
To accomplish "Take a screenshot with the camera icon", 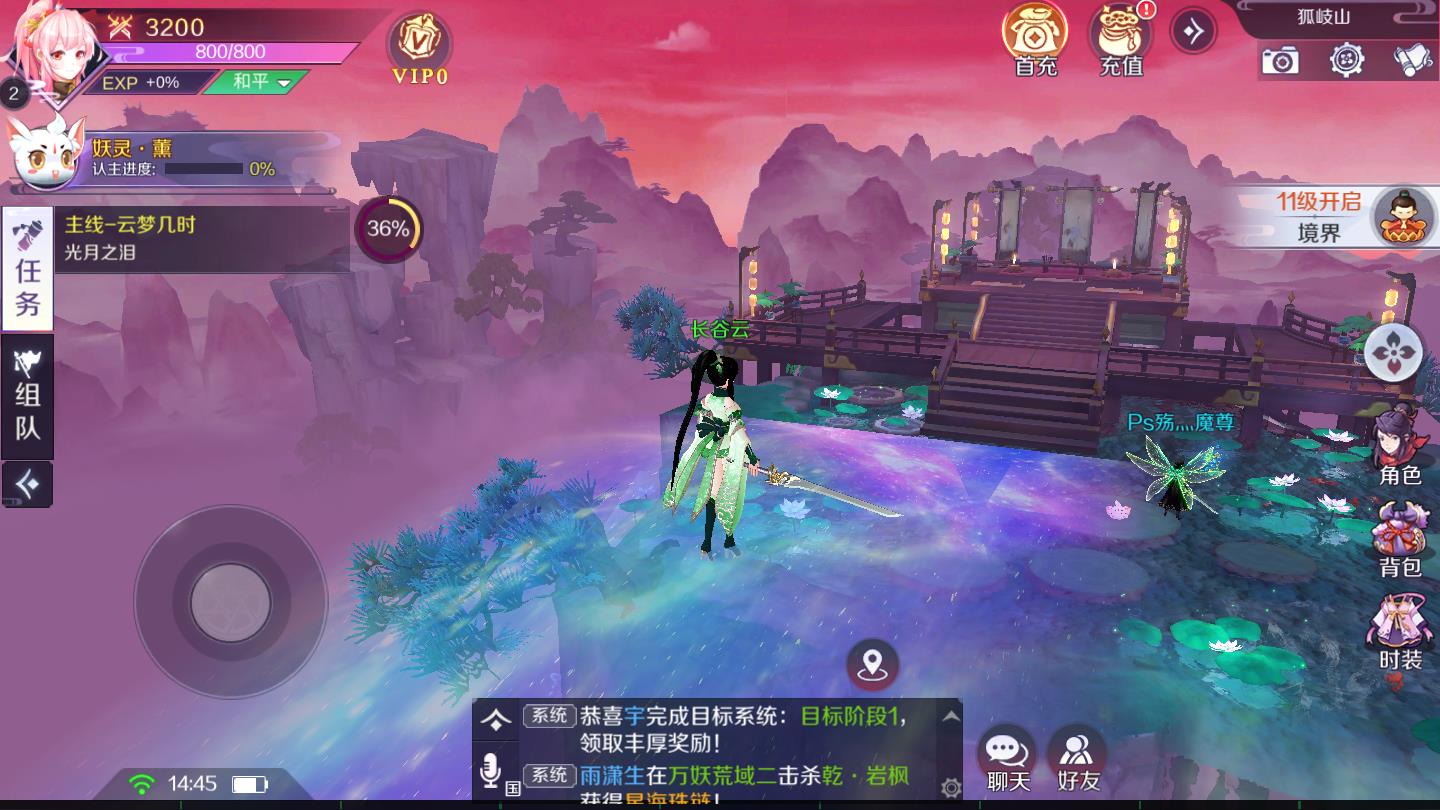I will click(x=1281, y=62).
